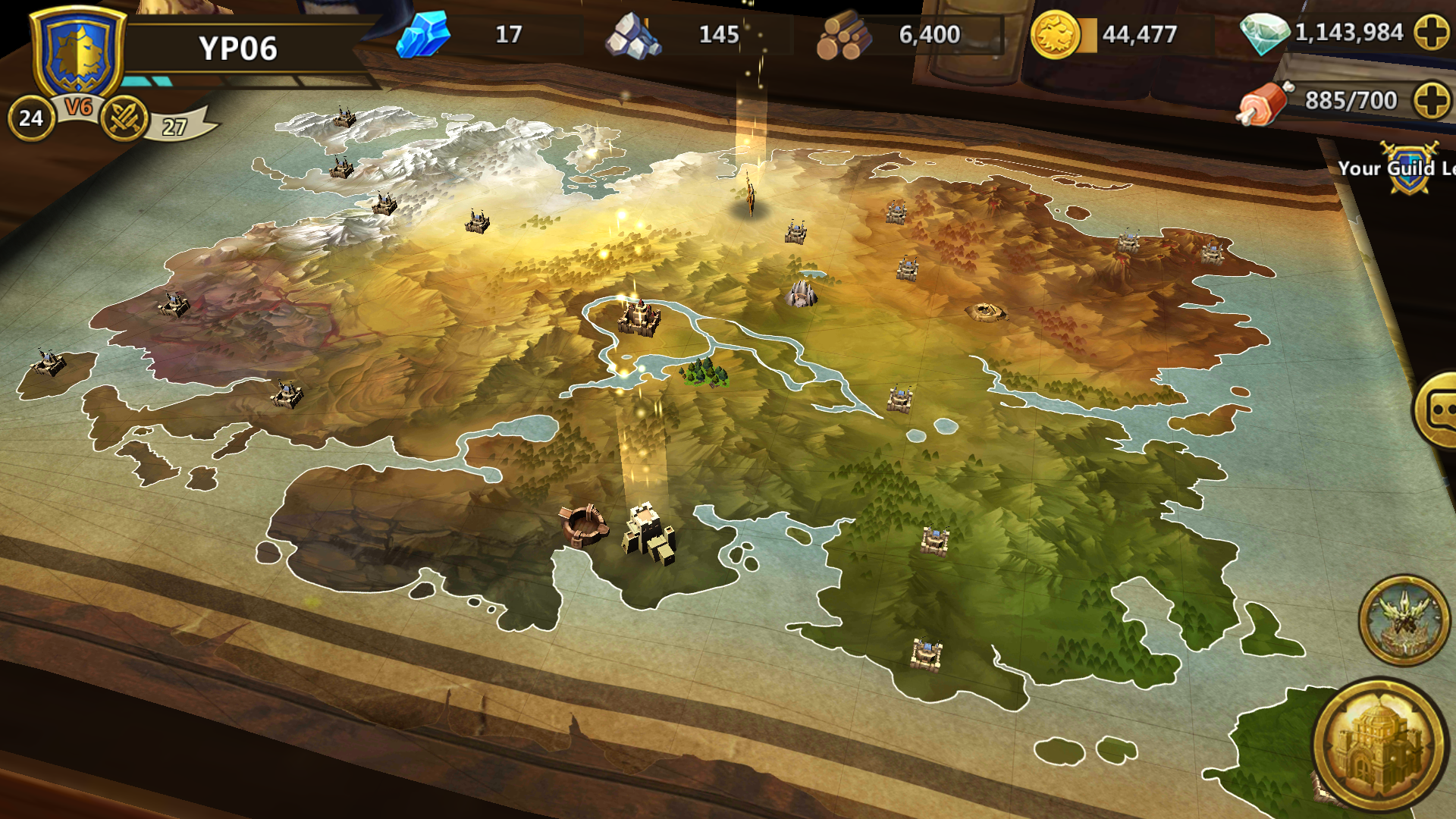Tap the stone ore resource icon
1456x819 pixels.
633,36
